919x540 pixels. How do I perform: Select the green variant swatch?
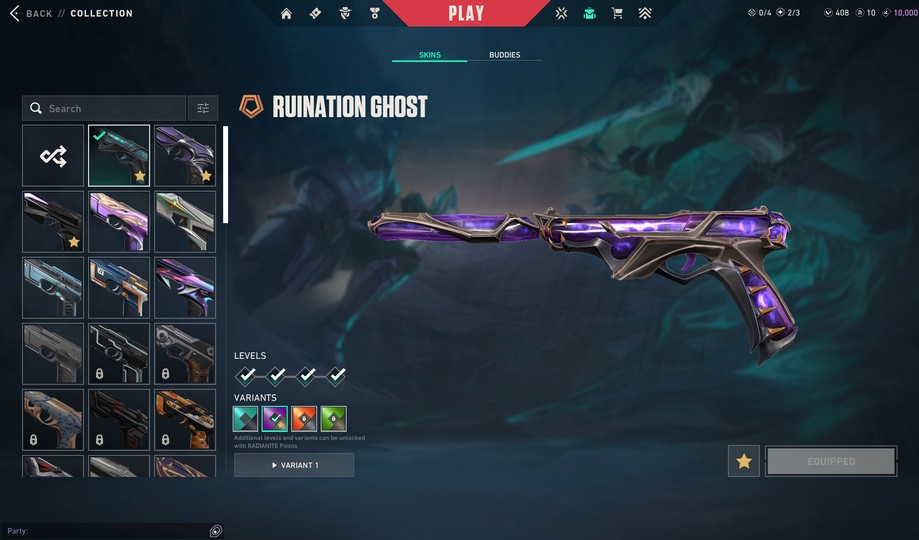(333, 418)
